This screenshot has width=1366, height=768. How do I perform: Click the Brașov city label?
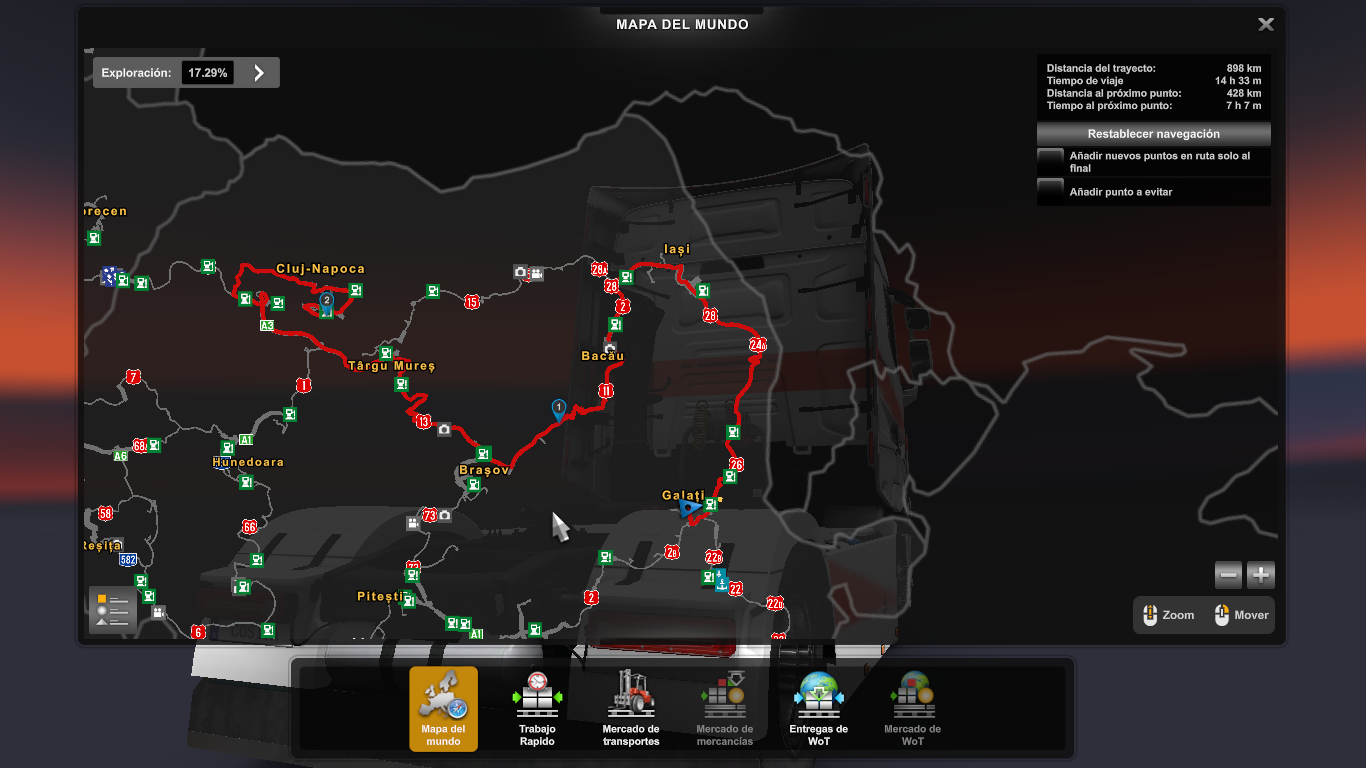click(484, 470)
